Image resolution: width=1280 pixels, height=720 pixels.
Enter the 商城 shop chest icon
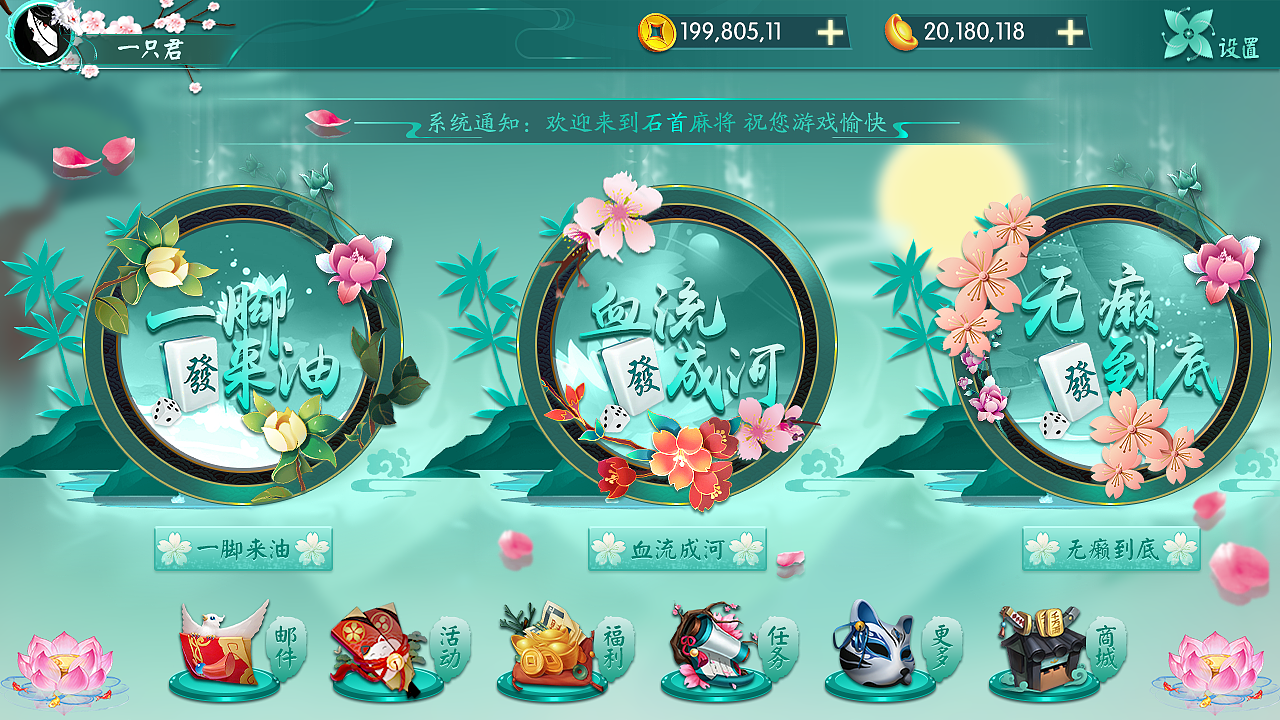coord(1038,650)
